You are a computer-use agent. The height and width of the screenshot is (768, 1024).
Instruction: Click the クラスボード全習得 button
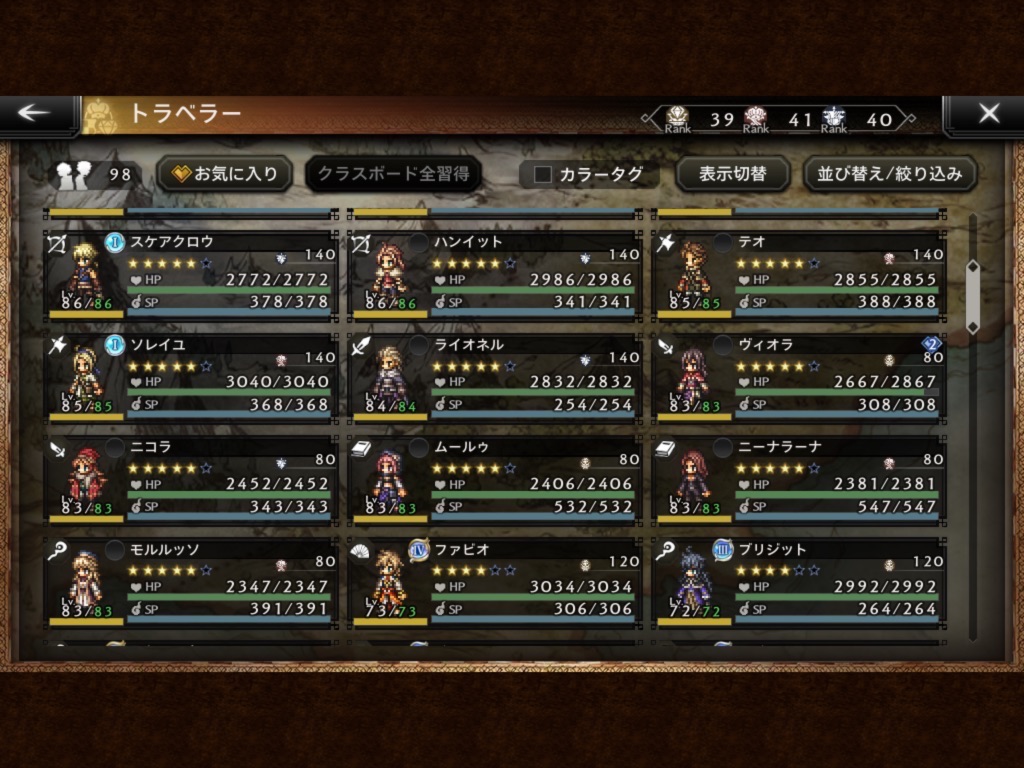(393, 174)
